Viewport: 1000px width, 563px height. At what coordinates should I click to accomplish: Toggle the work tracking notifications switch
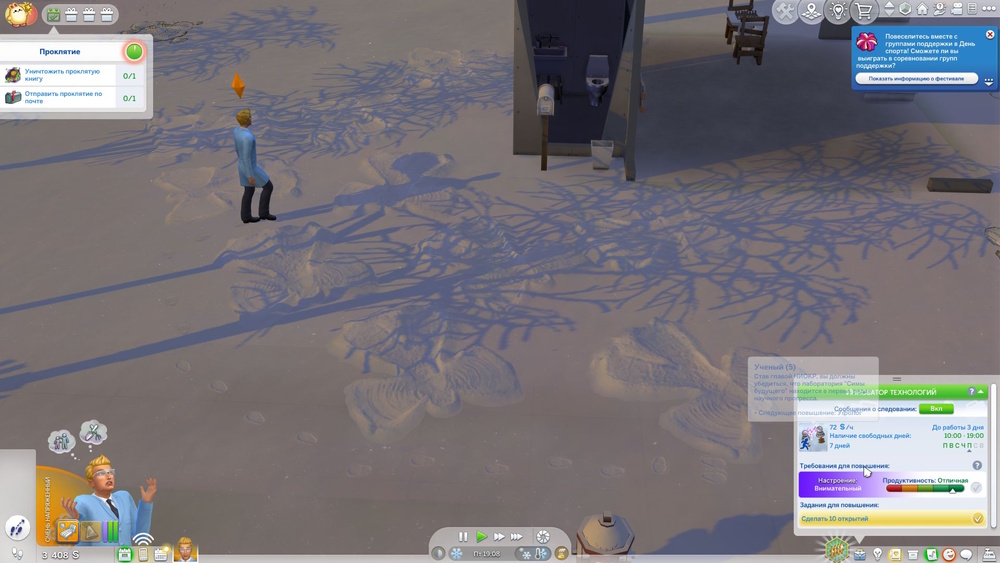click(x=936, y=408)
